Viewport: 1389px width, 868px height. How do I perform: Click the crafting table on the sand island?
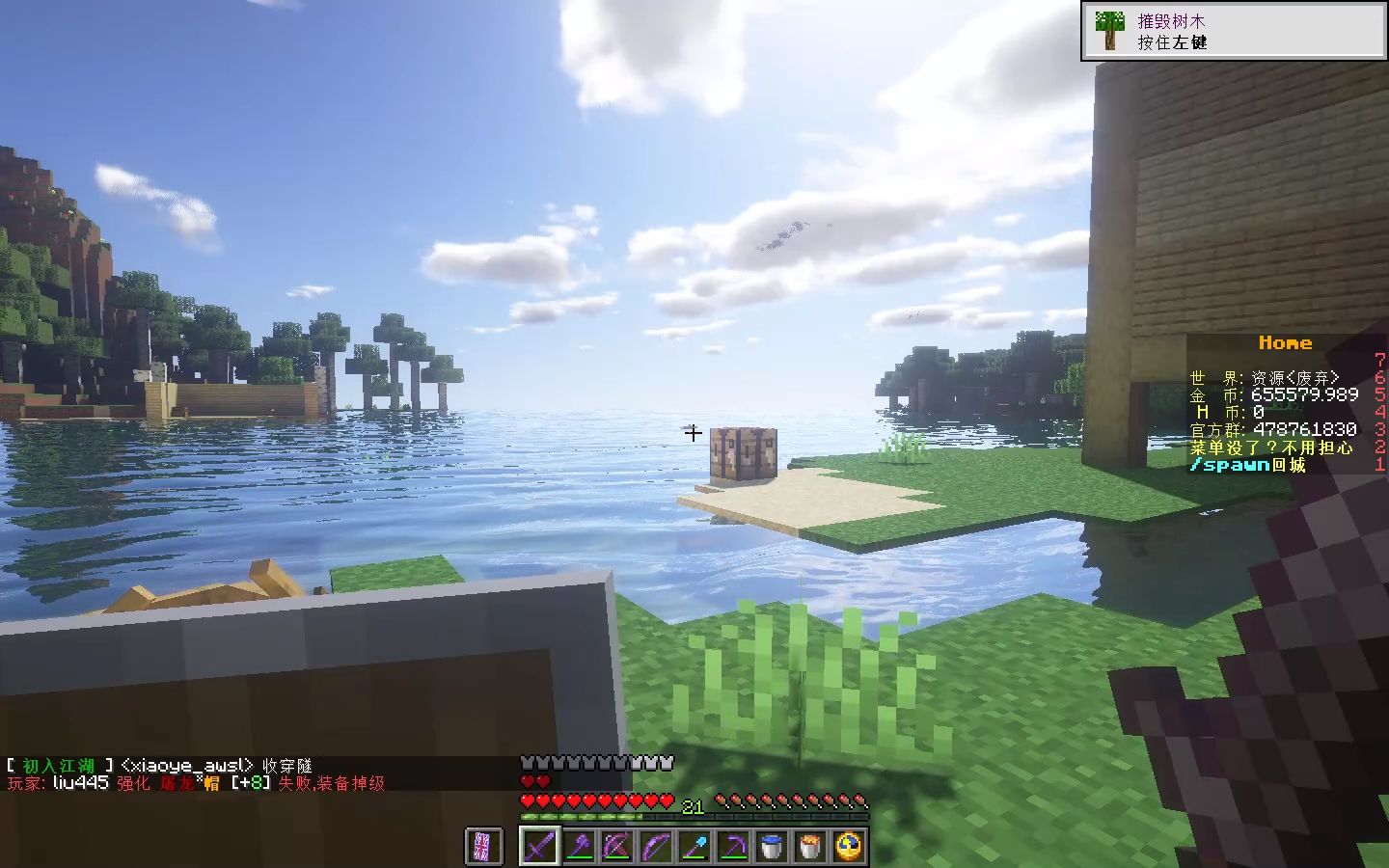745,453
